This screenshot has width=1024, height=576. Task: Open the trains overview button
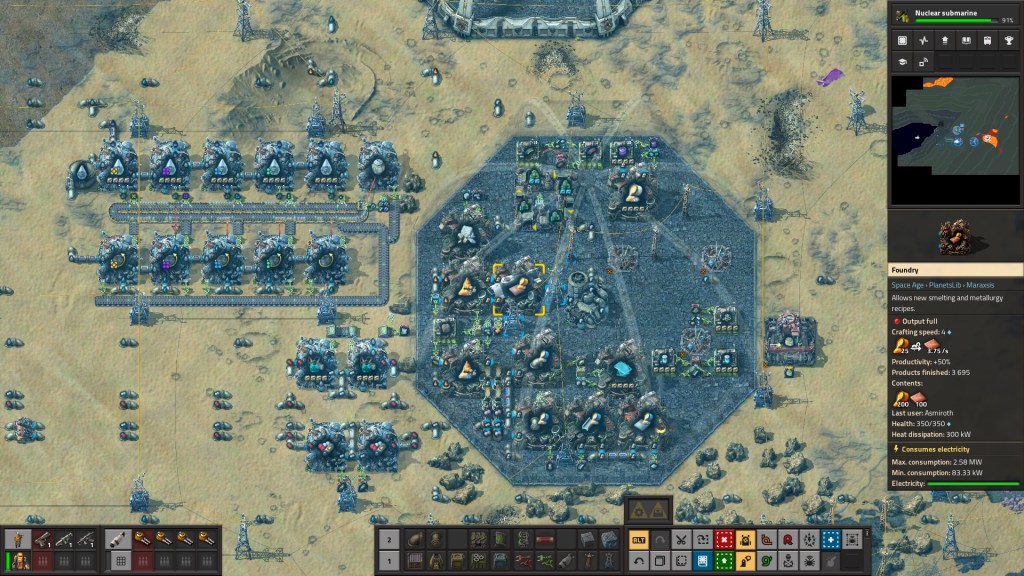988,41
